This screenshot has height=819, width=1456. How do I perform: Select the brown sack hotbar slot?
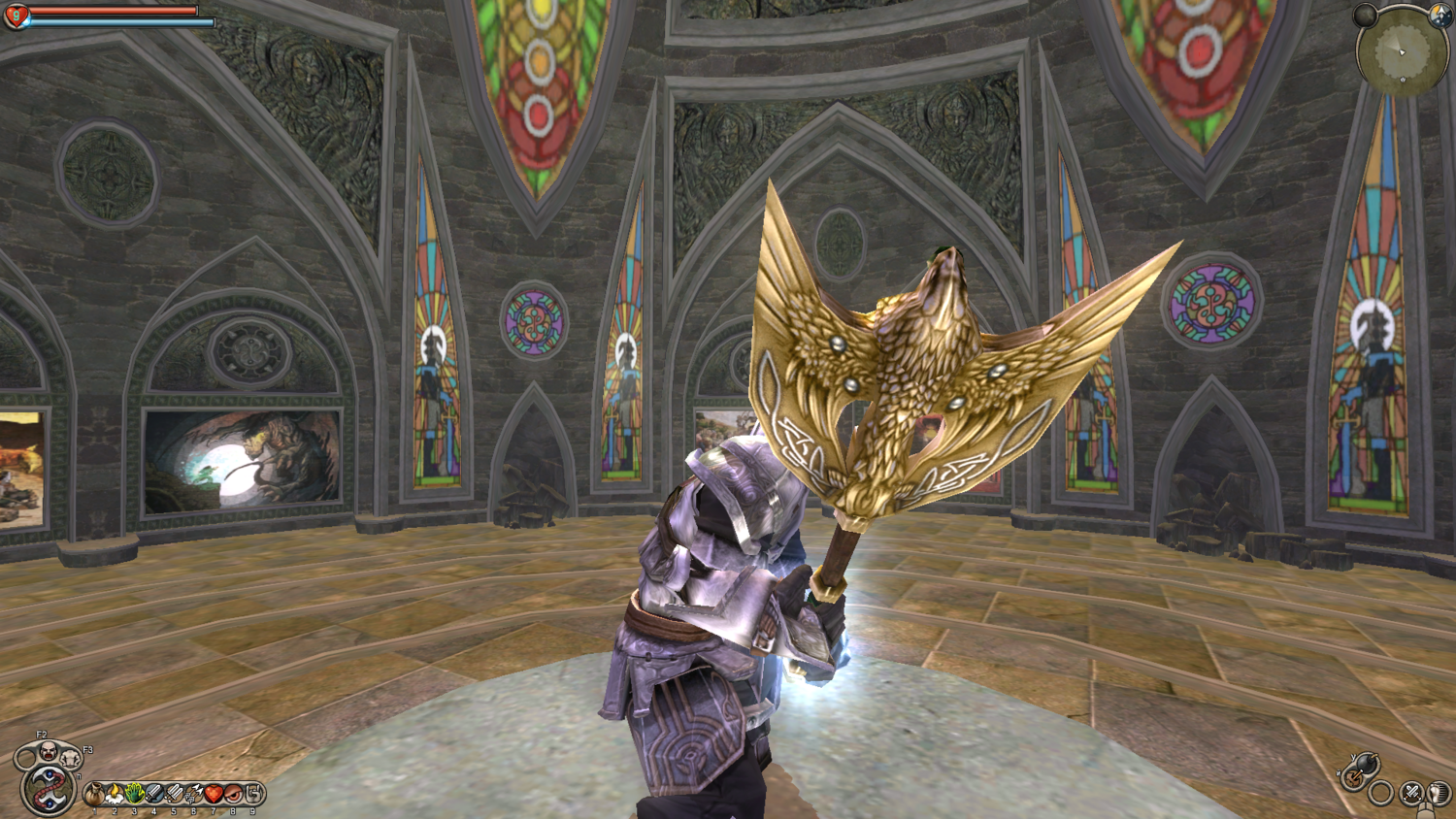click(x=94, y=795)
